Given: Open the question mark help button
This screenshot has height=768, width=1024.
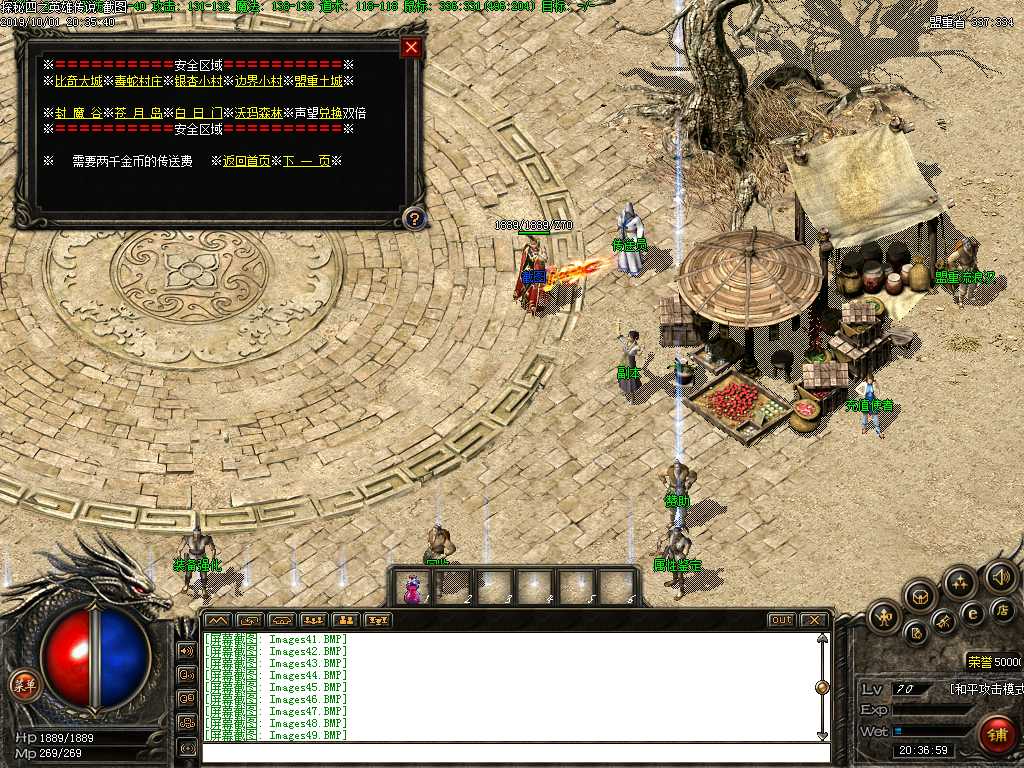Looking at the screenshot, I should tap(414, 218).
